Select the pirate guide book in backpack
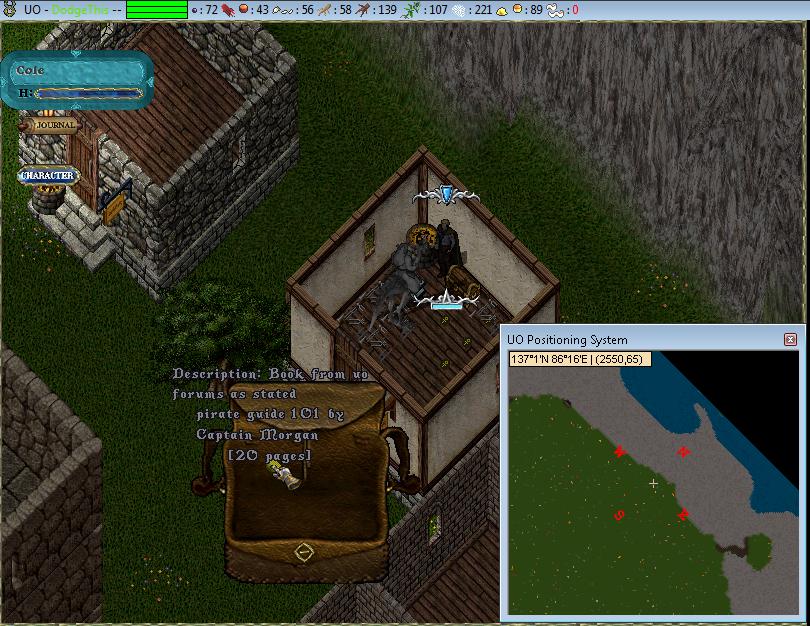Screen dimensions: 810x626 pos(289,478)
